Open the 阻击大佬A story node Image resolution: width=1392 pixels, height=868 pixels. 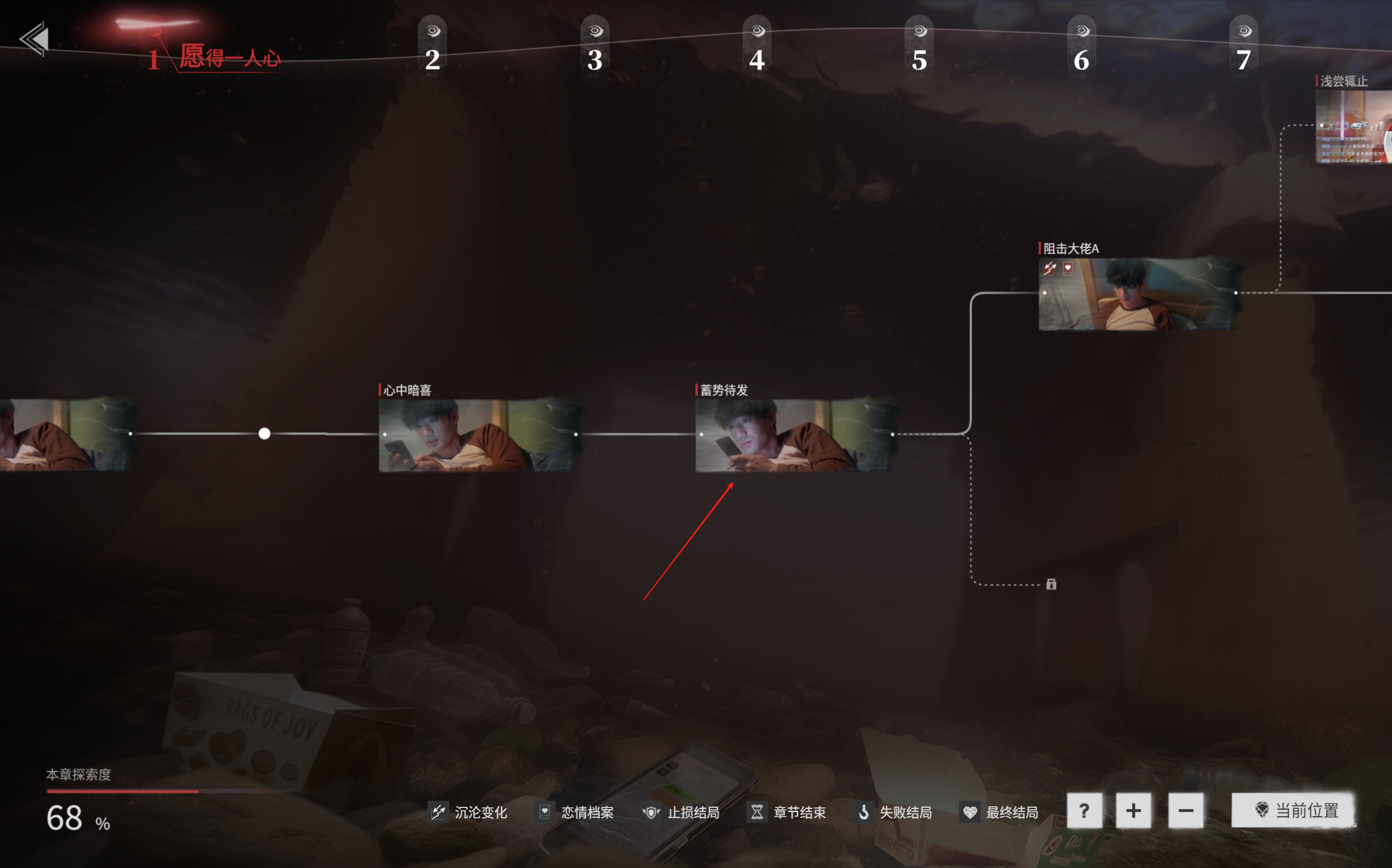tap(1139, 294)
